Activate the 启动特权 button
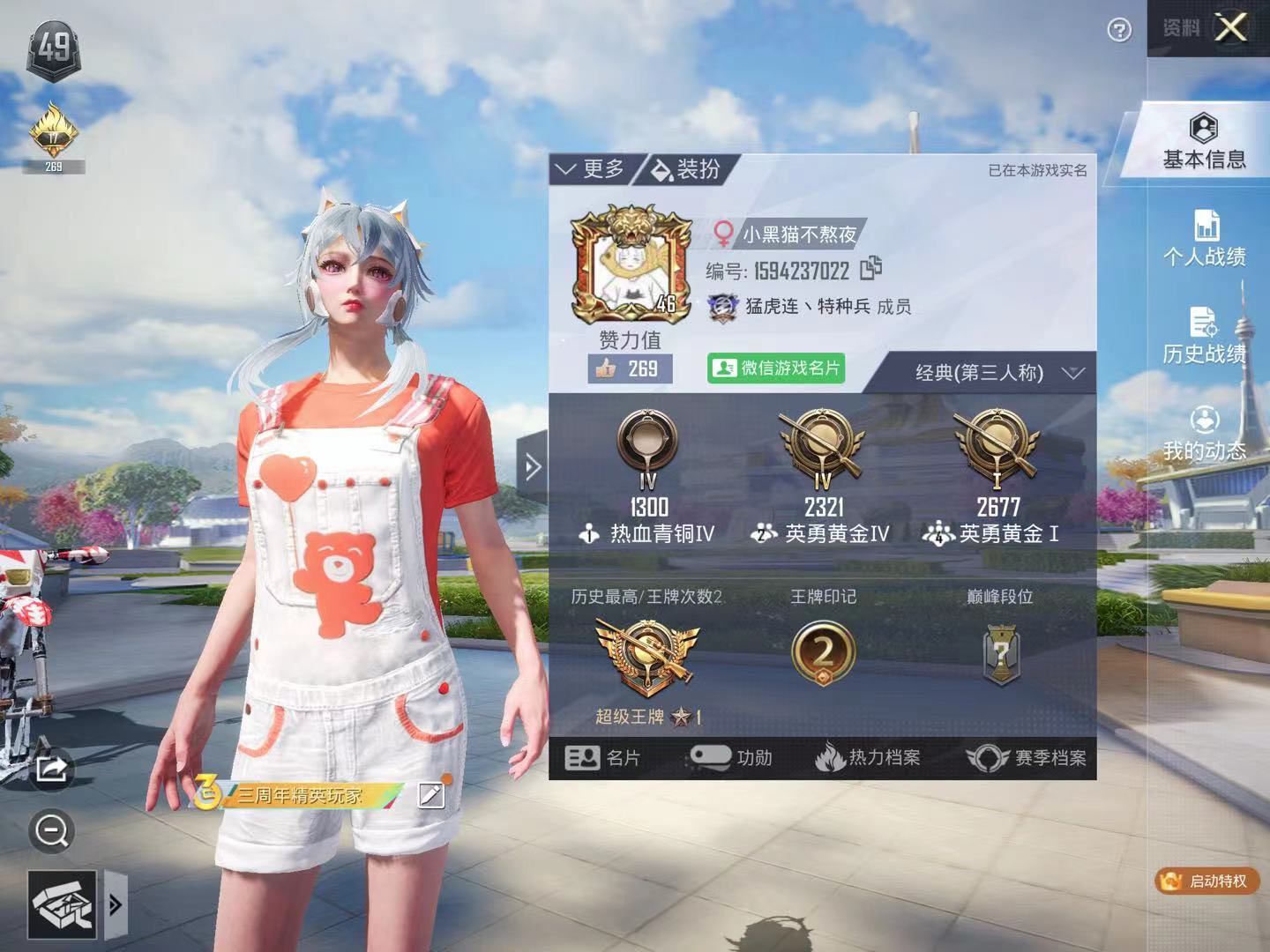This screenshot has width=1270, height=952. tap(1206, 881)
